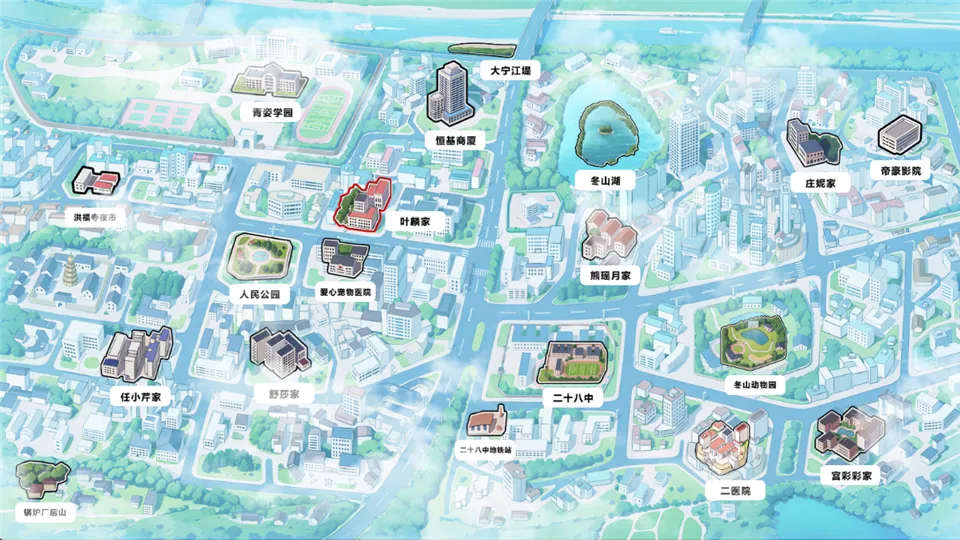Go to 二十八中地铁站 subway station
Screen dimensions: 960x540
[487, 423]
